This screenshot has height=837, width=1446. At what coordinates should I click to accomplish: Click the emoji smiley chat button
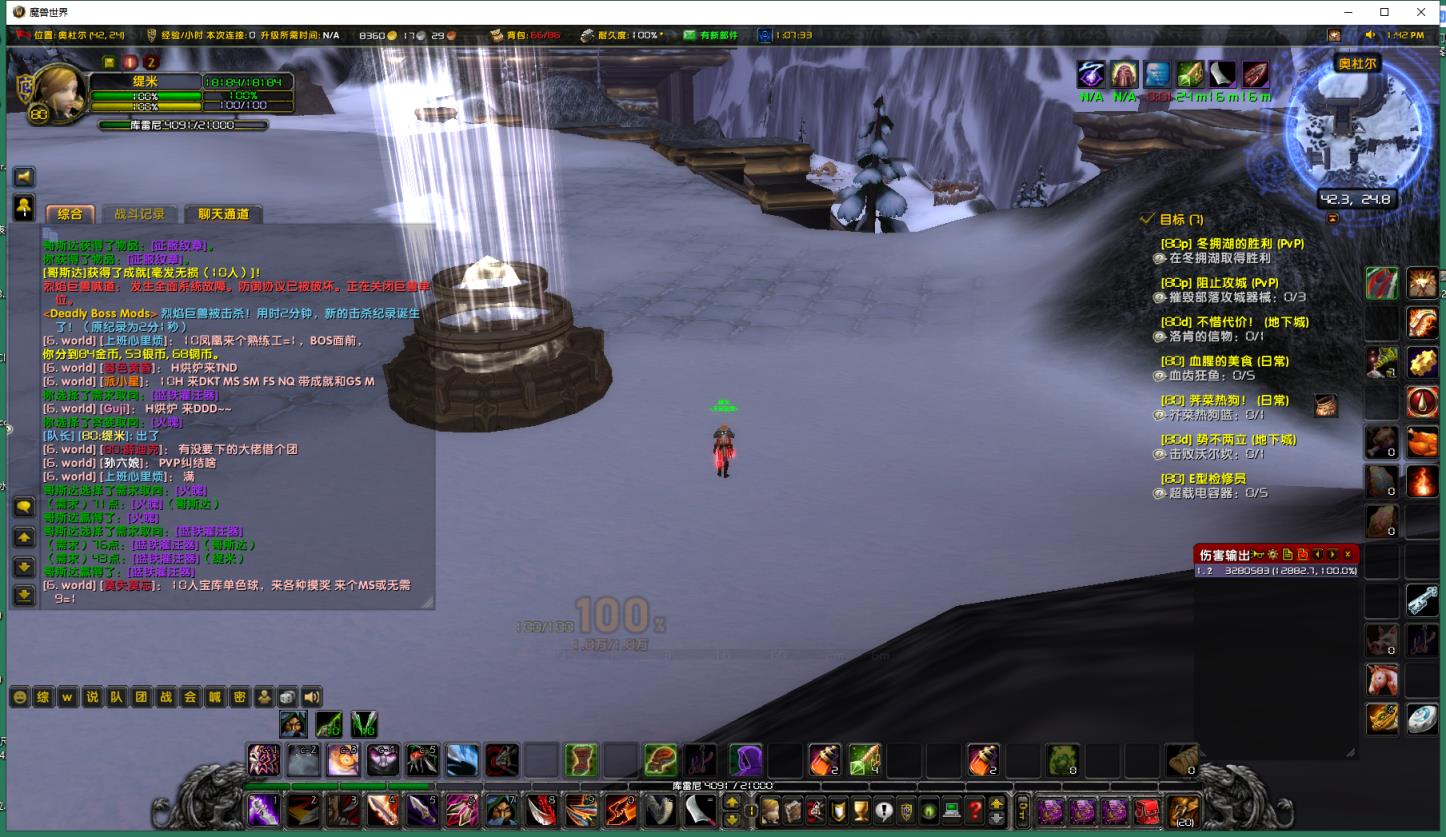point(20,698)
